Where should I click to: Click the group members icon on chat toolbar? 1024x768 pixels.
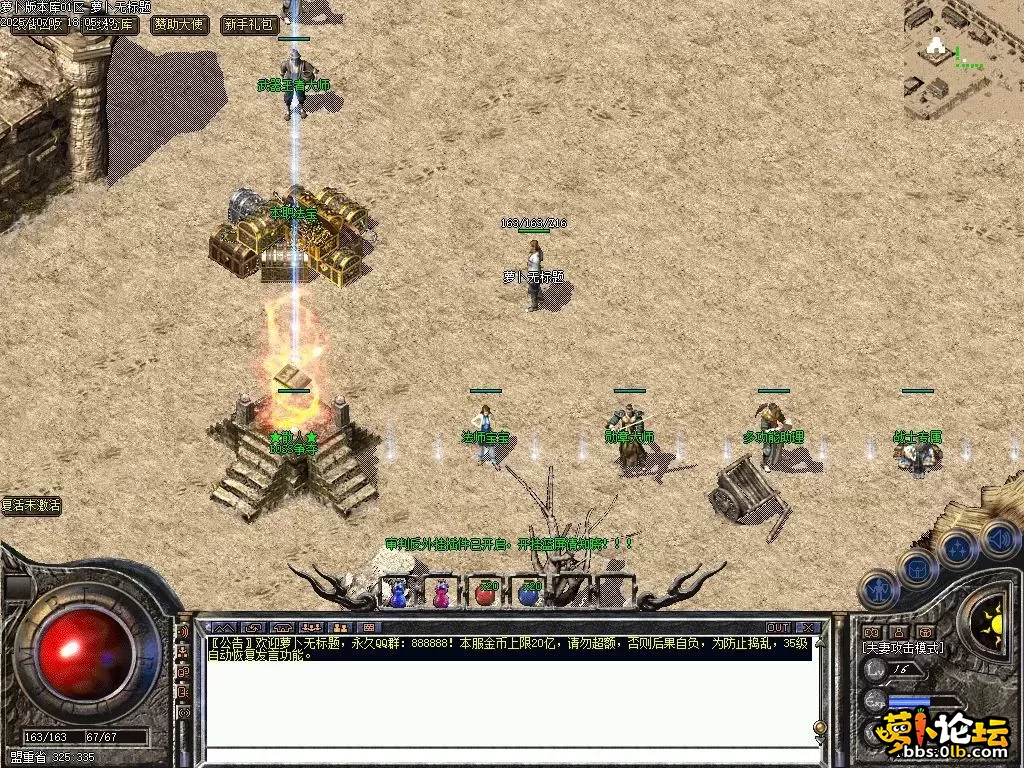tap(309, 628)
